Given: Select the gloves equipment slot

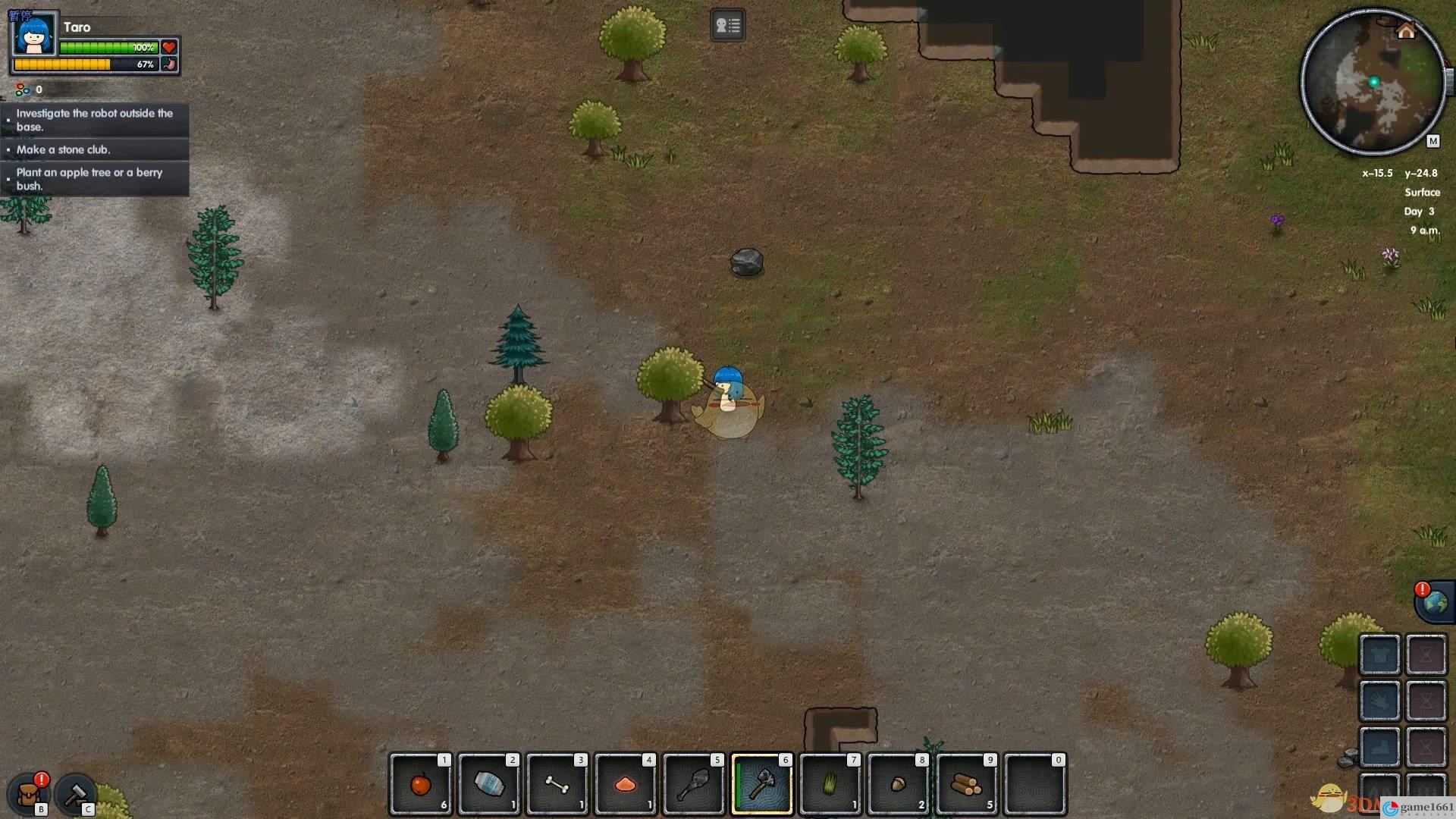Looking at the screenshot, I should (x=1379, y=701).
